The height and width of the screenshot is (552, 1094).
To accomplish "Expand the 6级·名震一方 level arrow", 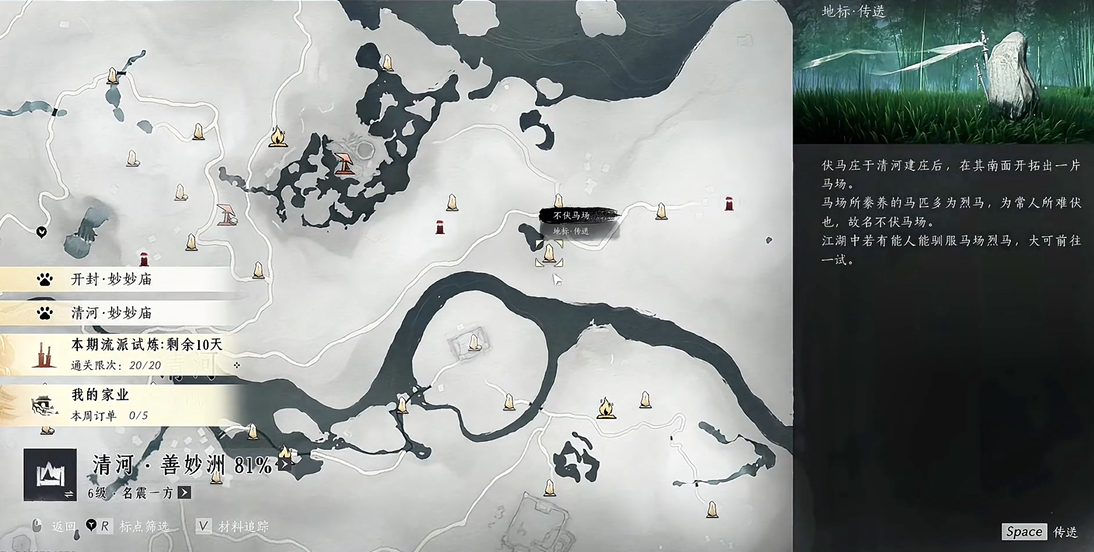I will click(x=185, y=492).
